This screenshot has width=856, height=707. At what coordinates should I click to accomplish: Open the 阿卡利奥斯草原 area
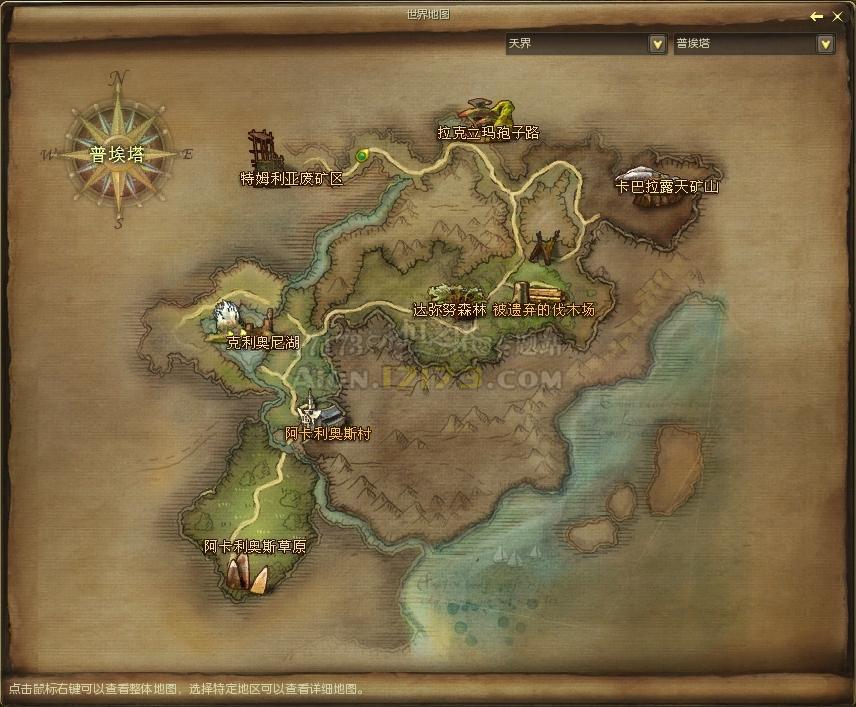pos(255,547)
